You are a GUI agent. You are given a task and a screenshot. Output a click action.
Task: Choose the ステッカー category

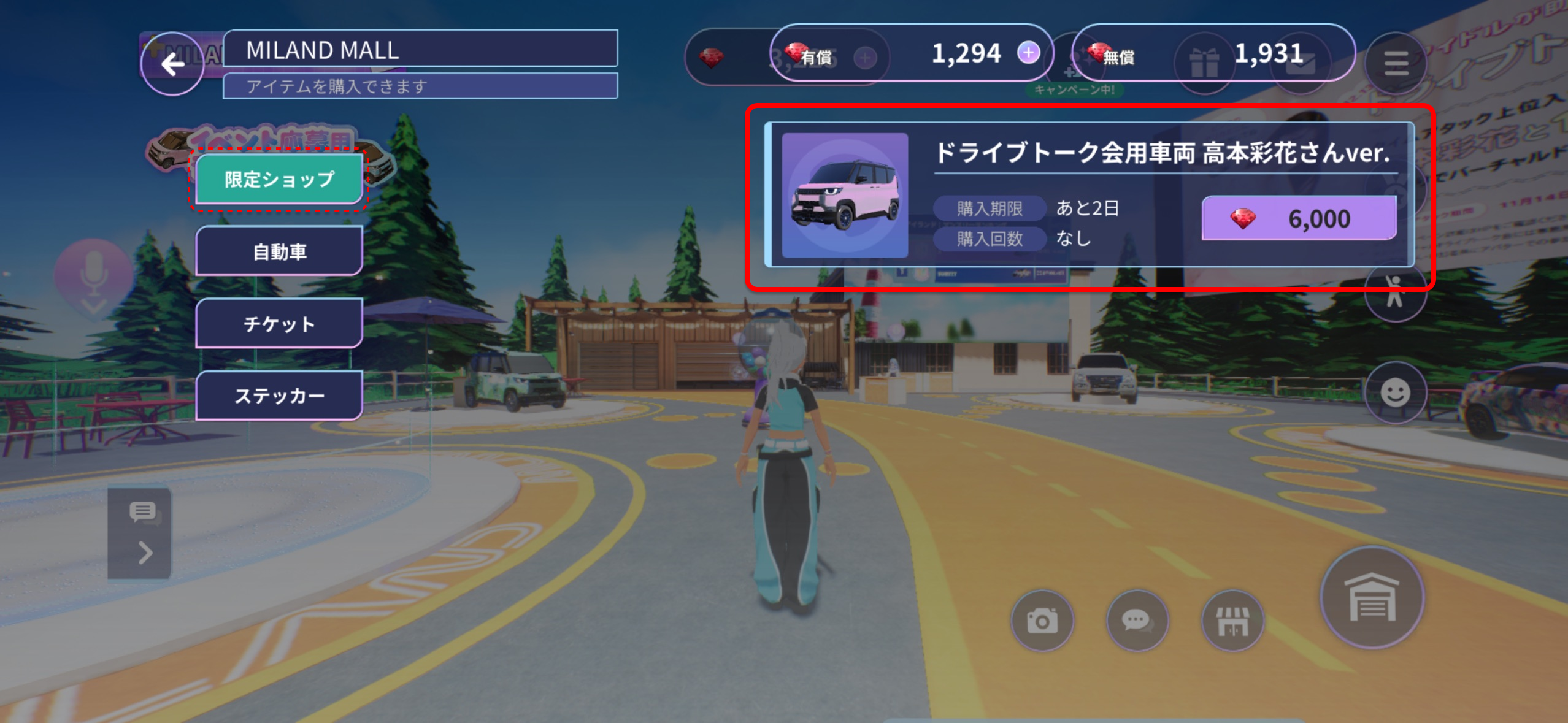279,396
